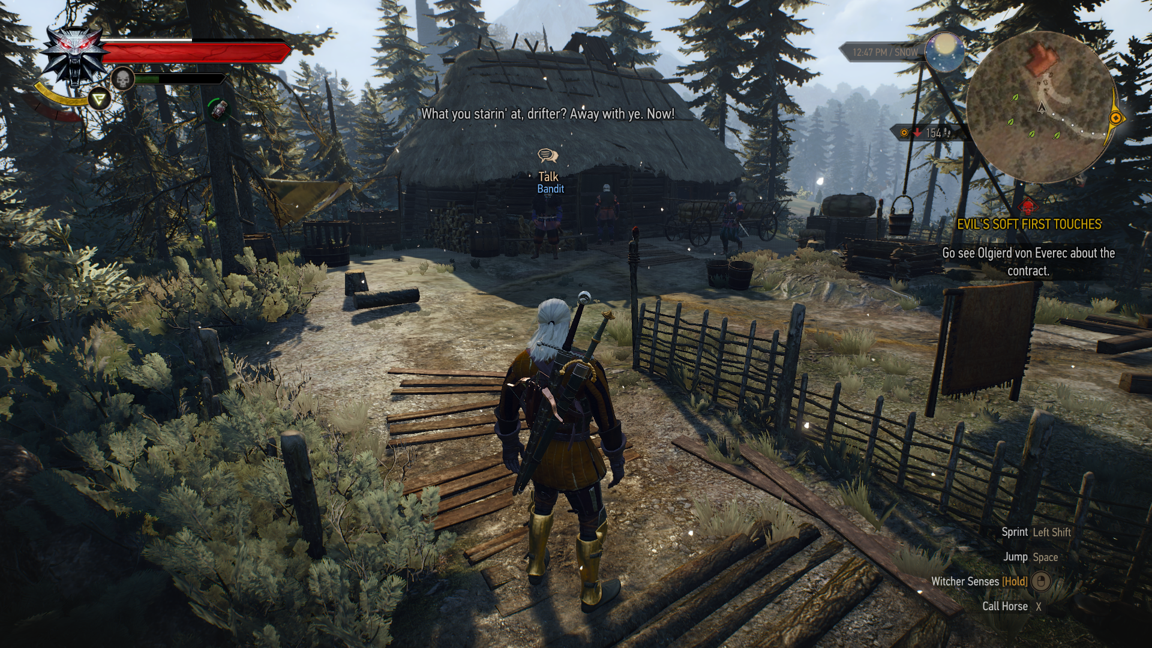Select the Quen sign icon
Screen dimensions: 1152x648
[x=99, y=98]
